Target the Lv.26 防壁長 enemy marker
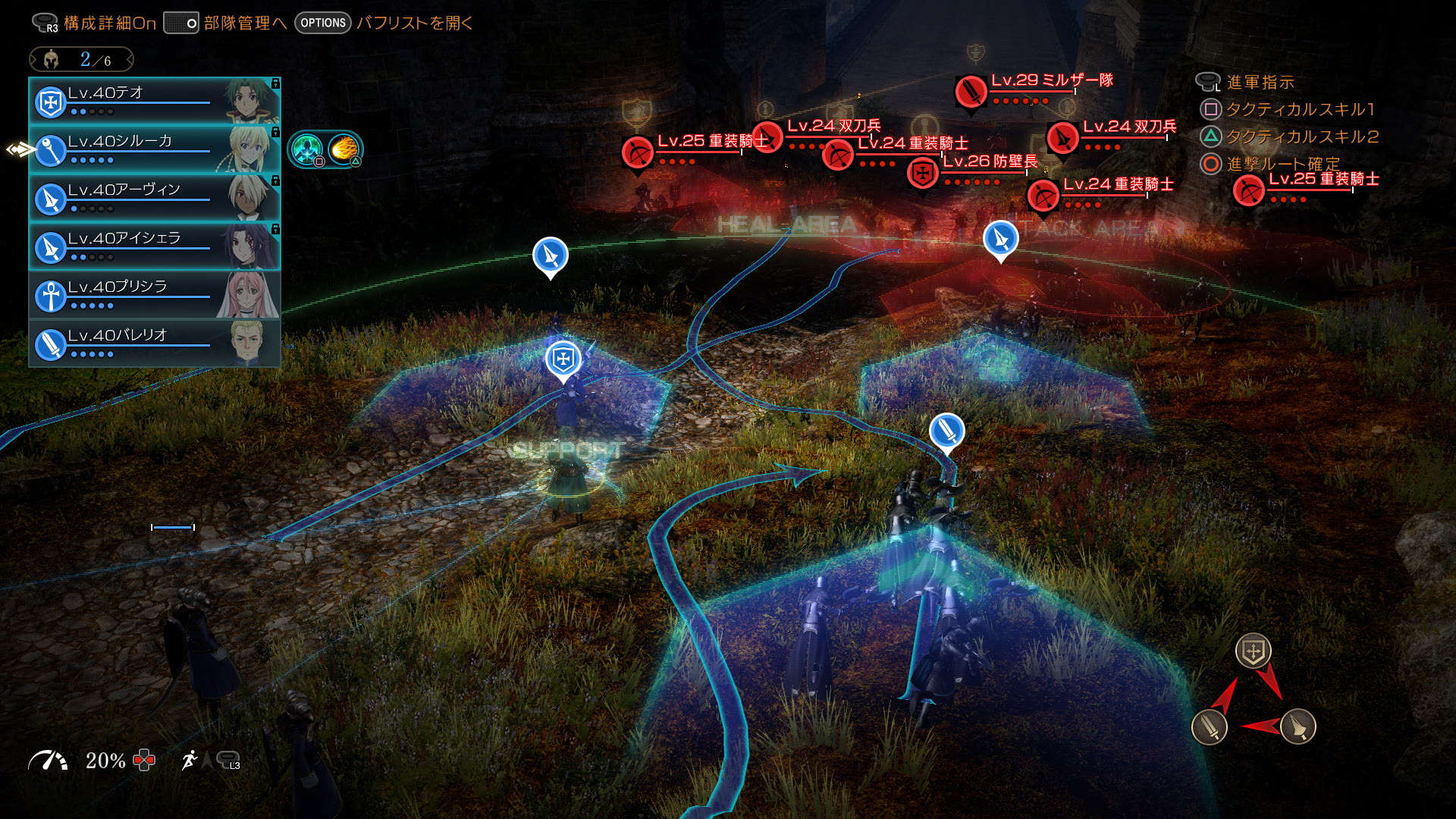The image size is (1456, 819). (x=923, y=173)
